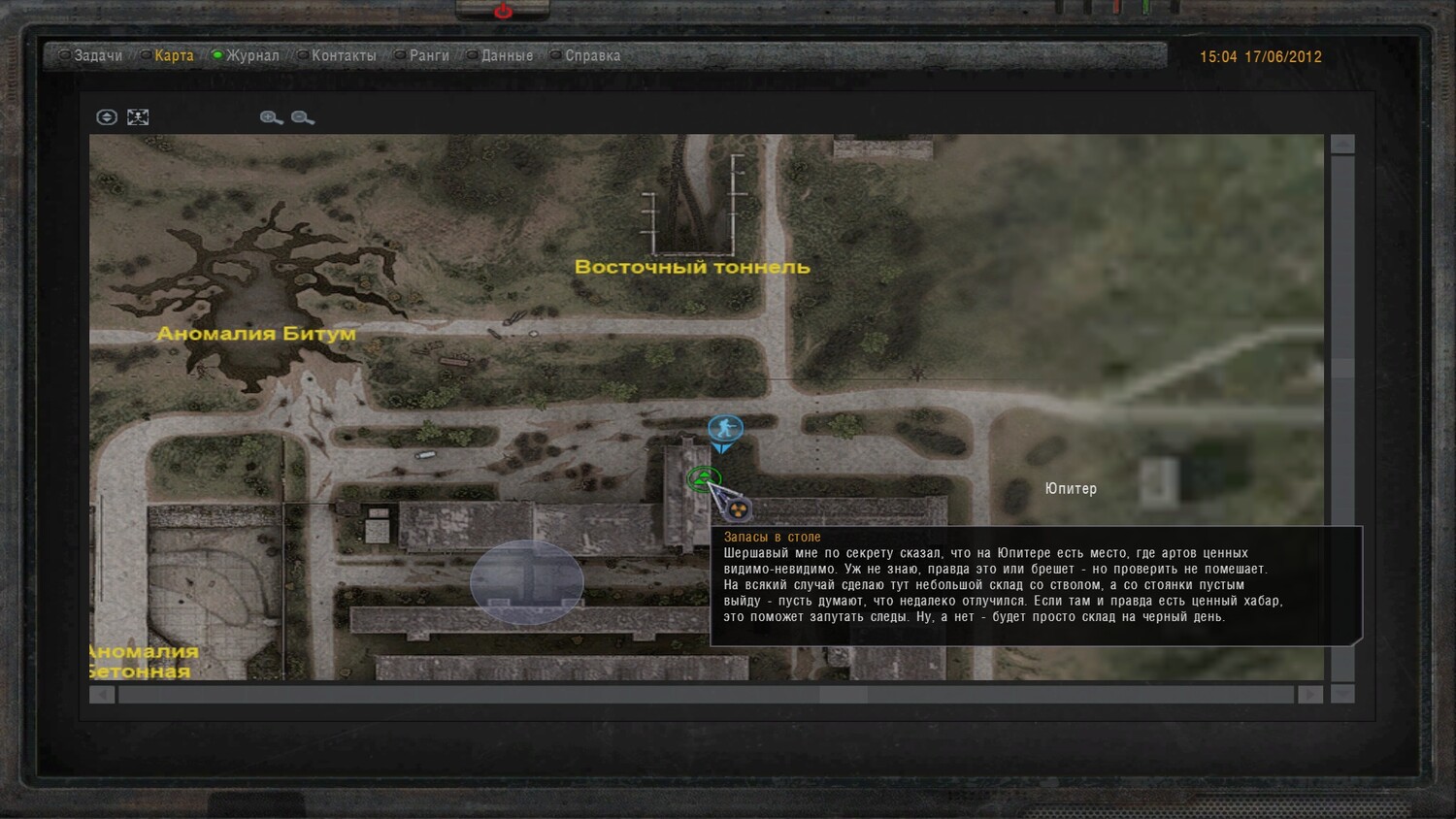Select the green stash marker on the map
Viewport: 1456px width, 819px height.
[703, 477]
